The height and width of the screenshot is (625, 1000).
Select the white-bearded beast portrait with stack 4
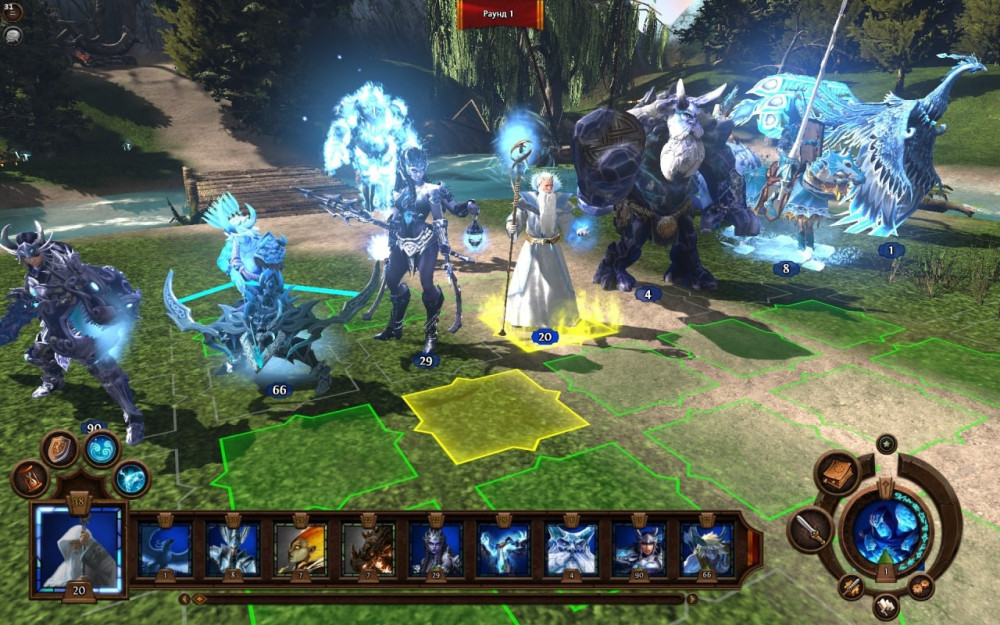tap(571, 549)
